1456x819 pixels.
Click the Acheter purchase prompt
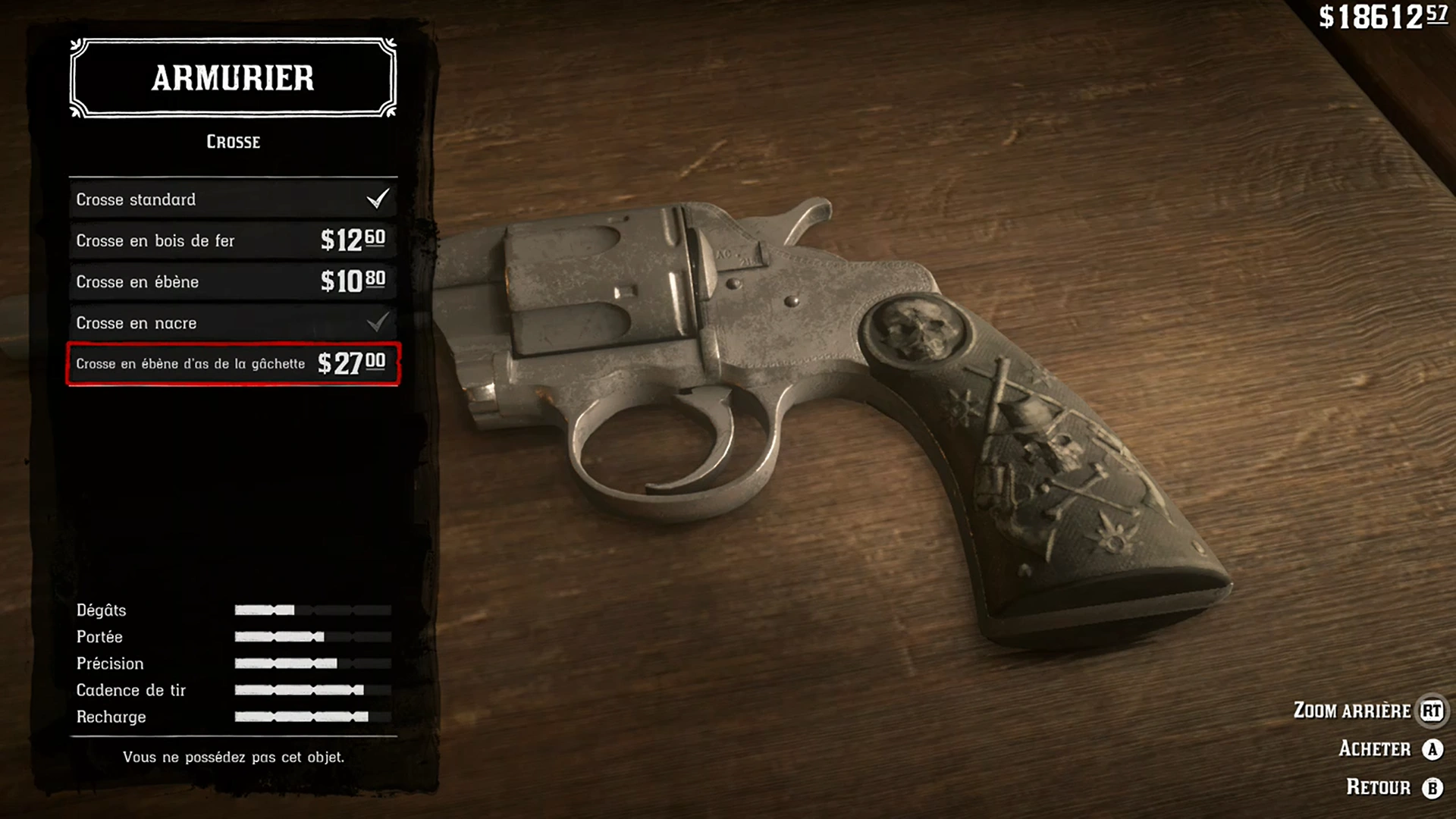1389,749
